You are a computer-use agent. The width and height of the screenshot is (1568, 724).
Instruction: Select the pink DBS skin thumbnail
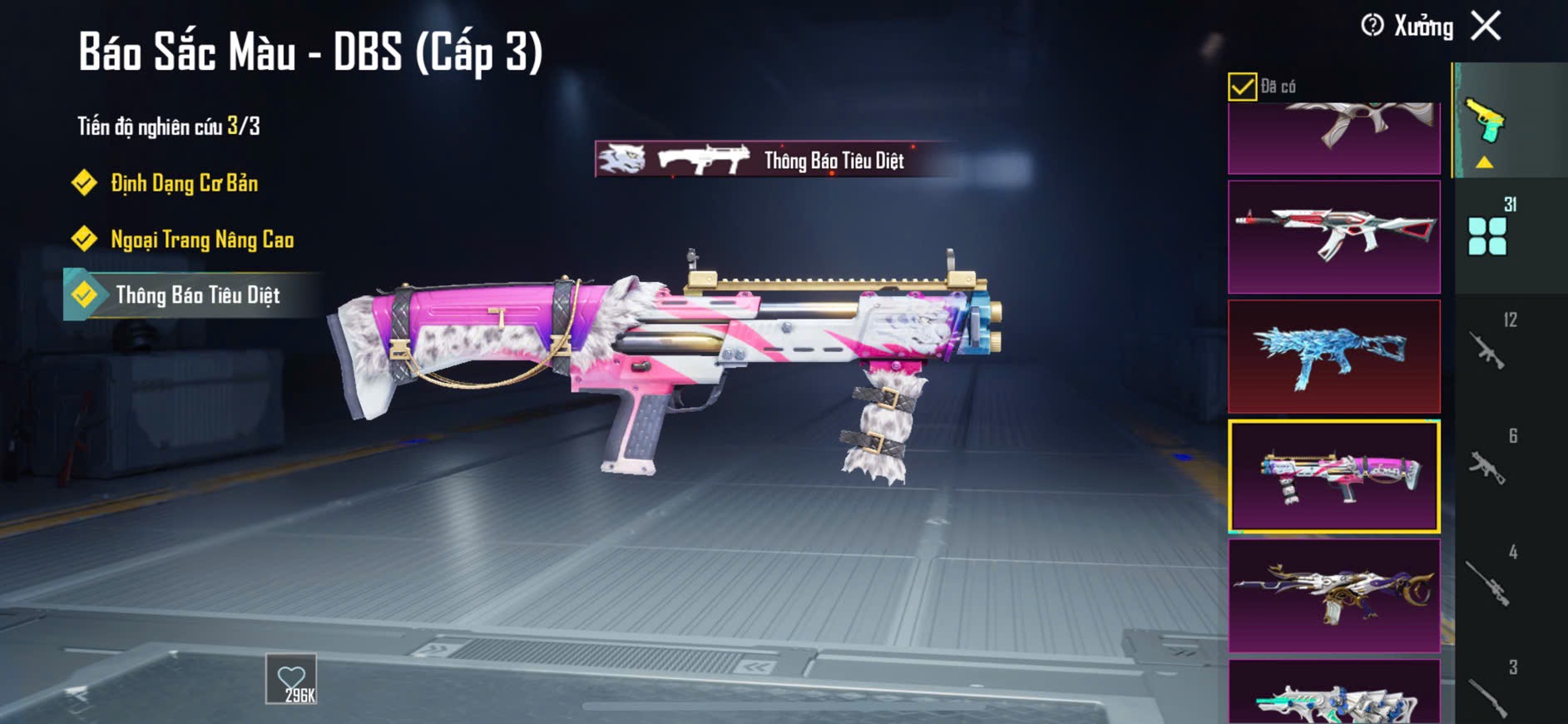1333,476
